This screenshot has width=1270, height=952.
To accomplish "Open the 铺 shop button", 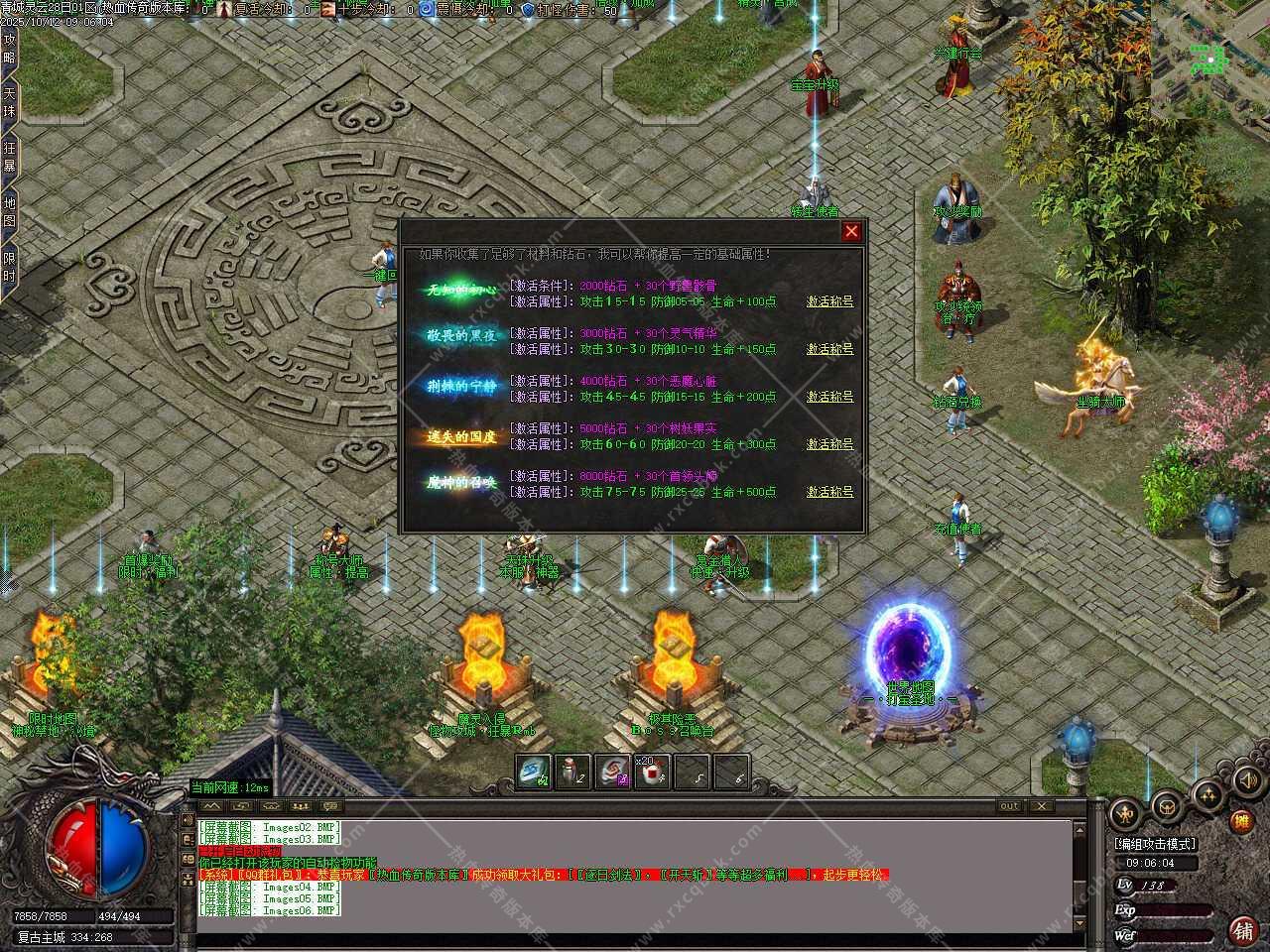I will click(x=1241, y=930).
